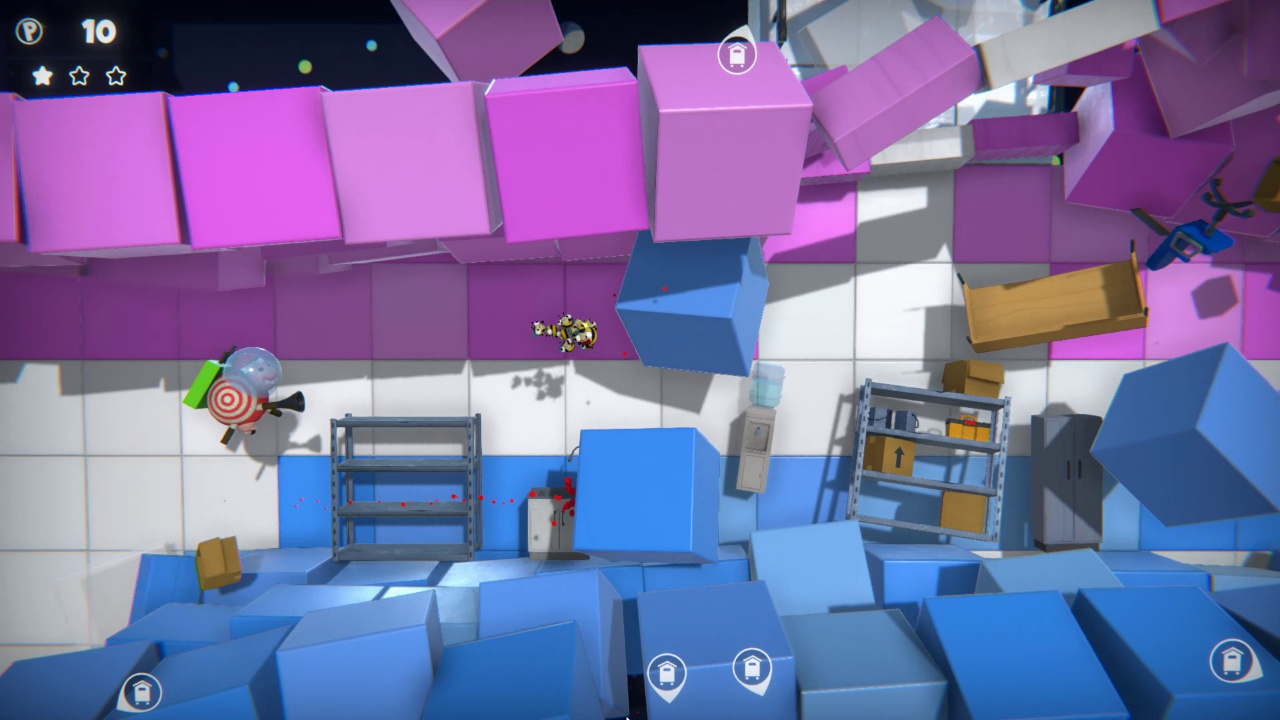Click the P coin currency icon
This screenshot has width=1280, height=720.
click(x=30, y=31)
